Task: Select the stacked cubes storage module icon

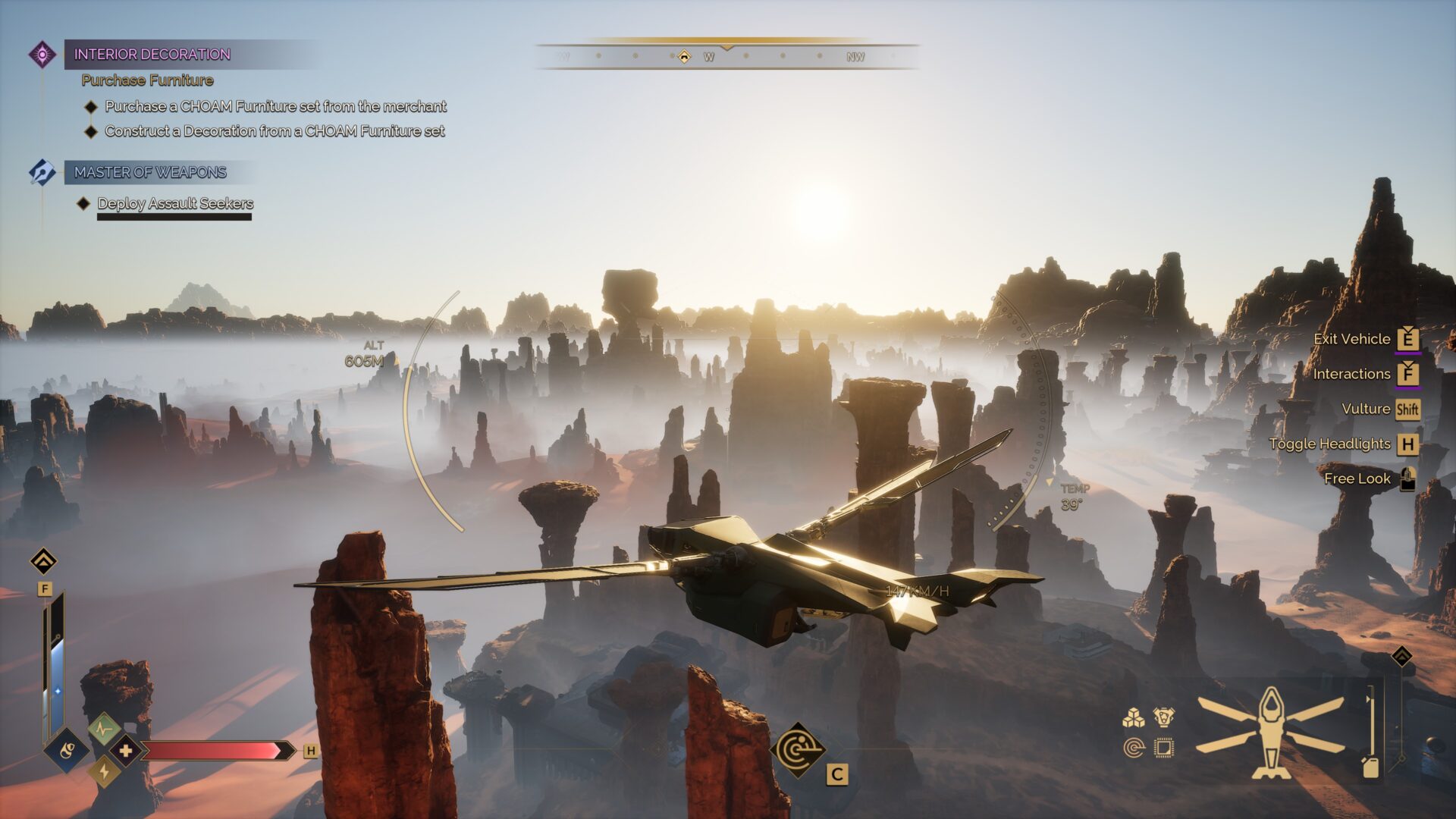Action: (x=1133, y=717)
